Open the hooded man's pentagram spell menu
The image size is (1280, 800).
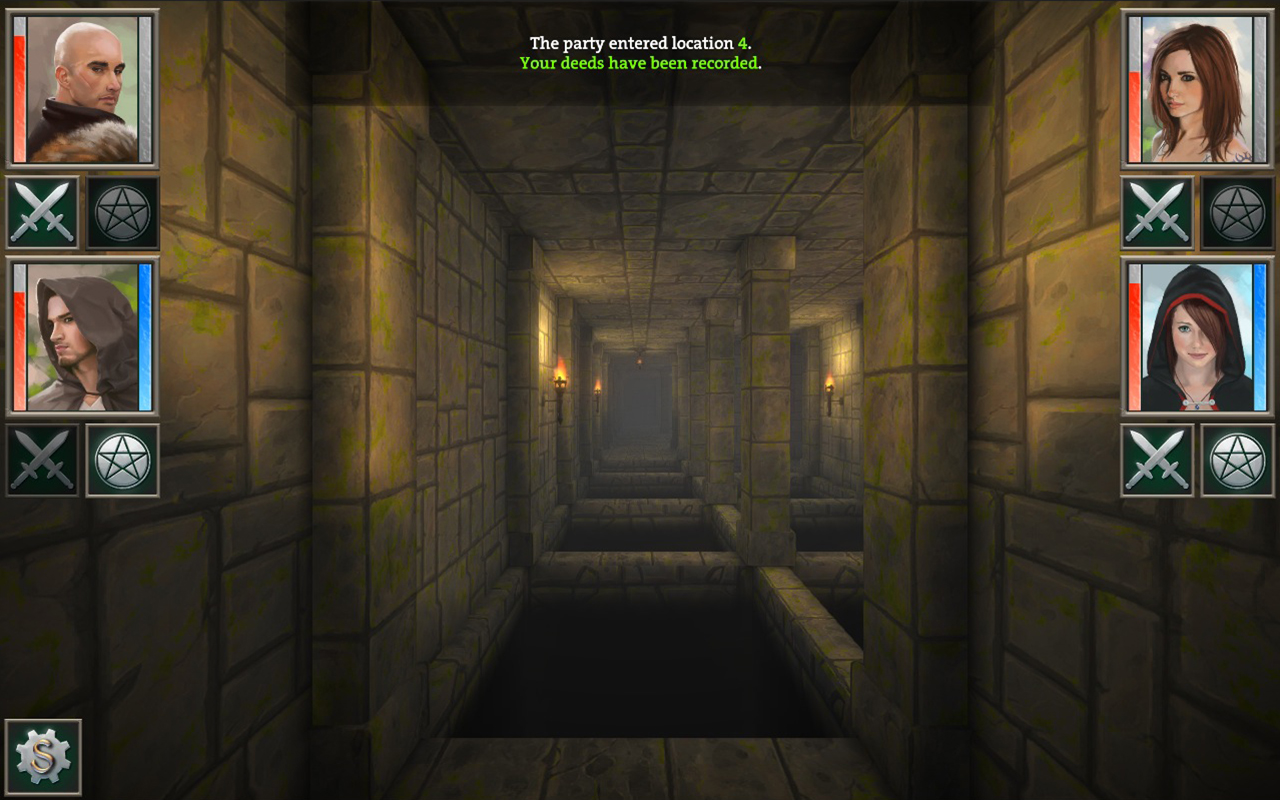[x=122, y=459]
